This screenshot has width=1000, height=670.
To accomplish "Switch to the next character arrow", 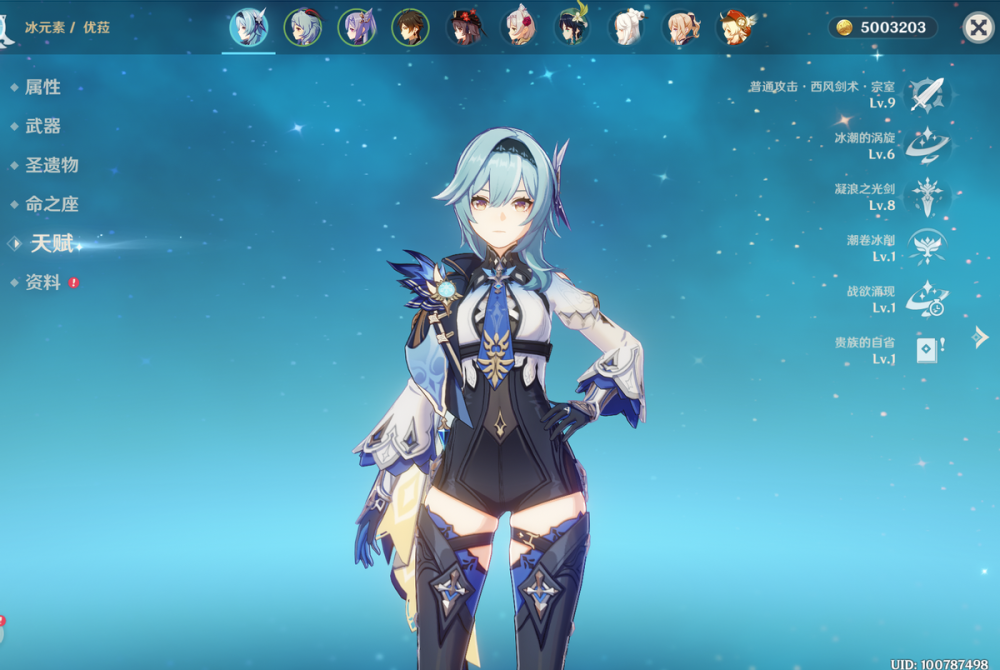I will [x=981, y=338].
